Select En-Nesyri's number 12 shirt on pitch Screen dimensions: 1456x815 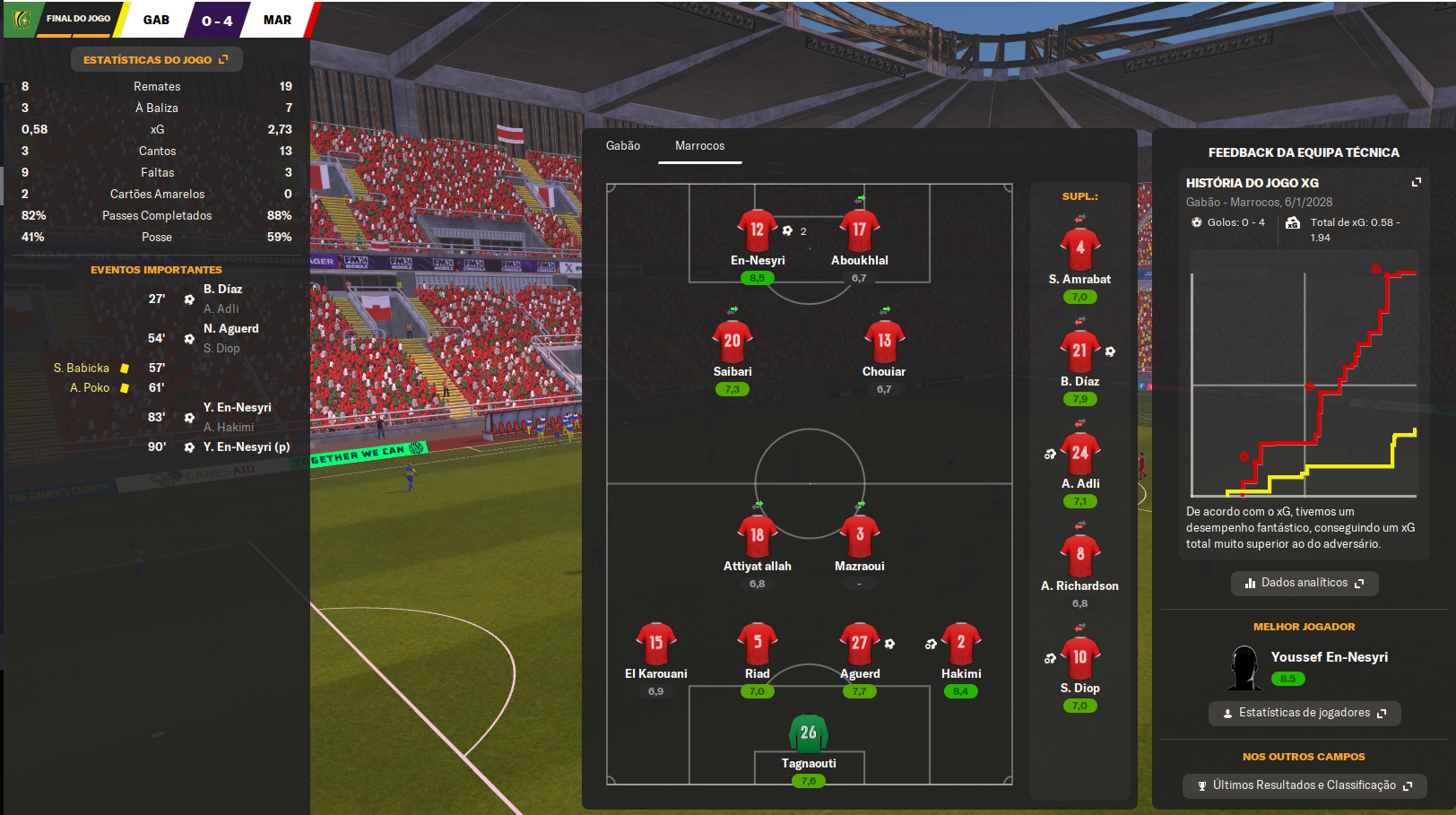coord(757,230)
